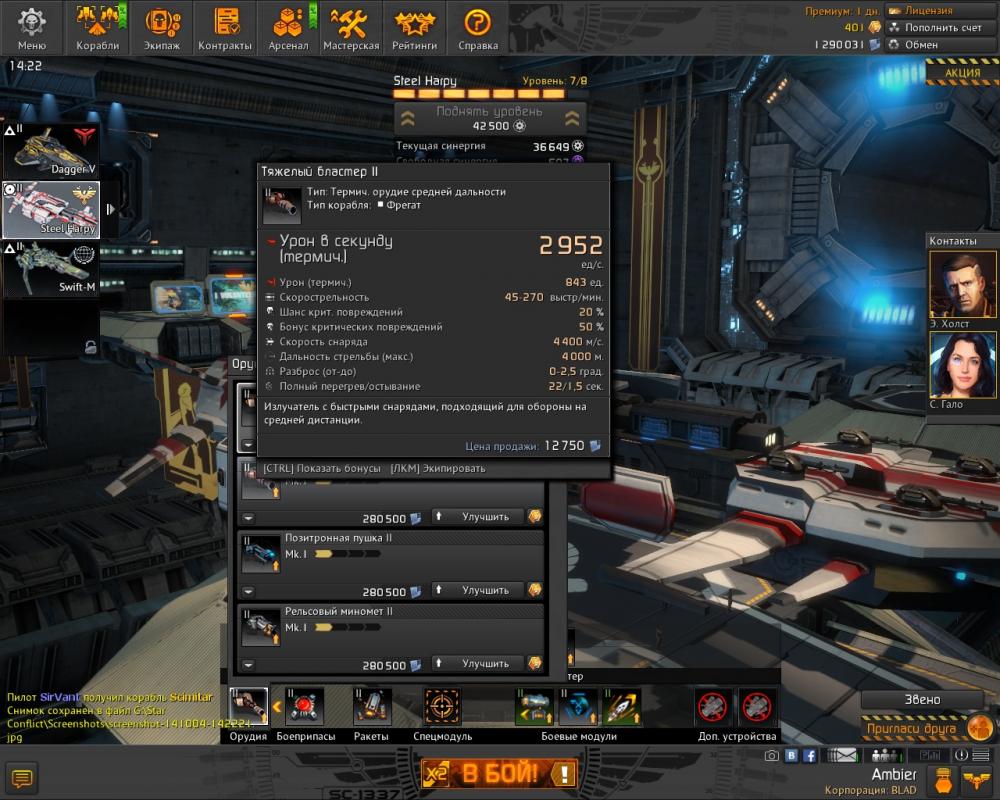Viewport: 1000px width, 800px height.
Task: Open the Спецмодуль crosshair slot
Action: (442, 707)
